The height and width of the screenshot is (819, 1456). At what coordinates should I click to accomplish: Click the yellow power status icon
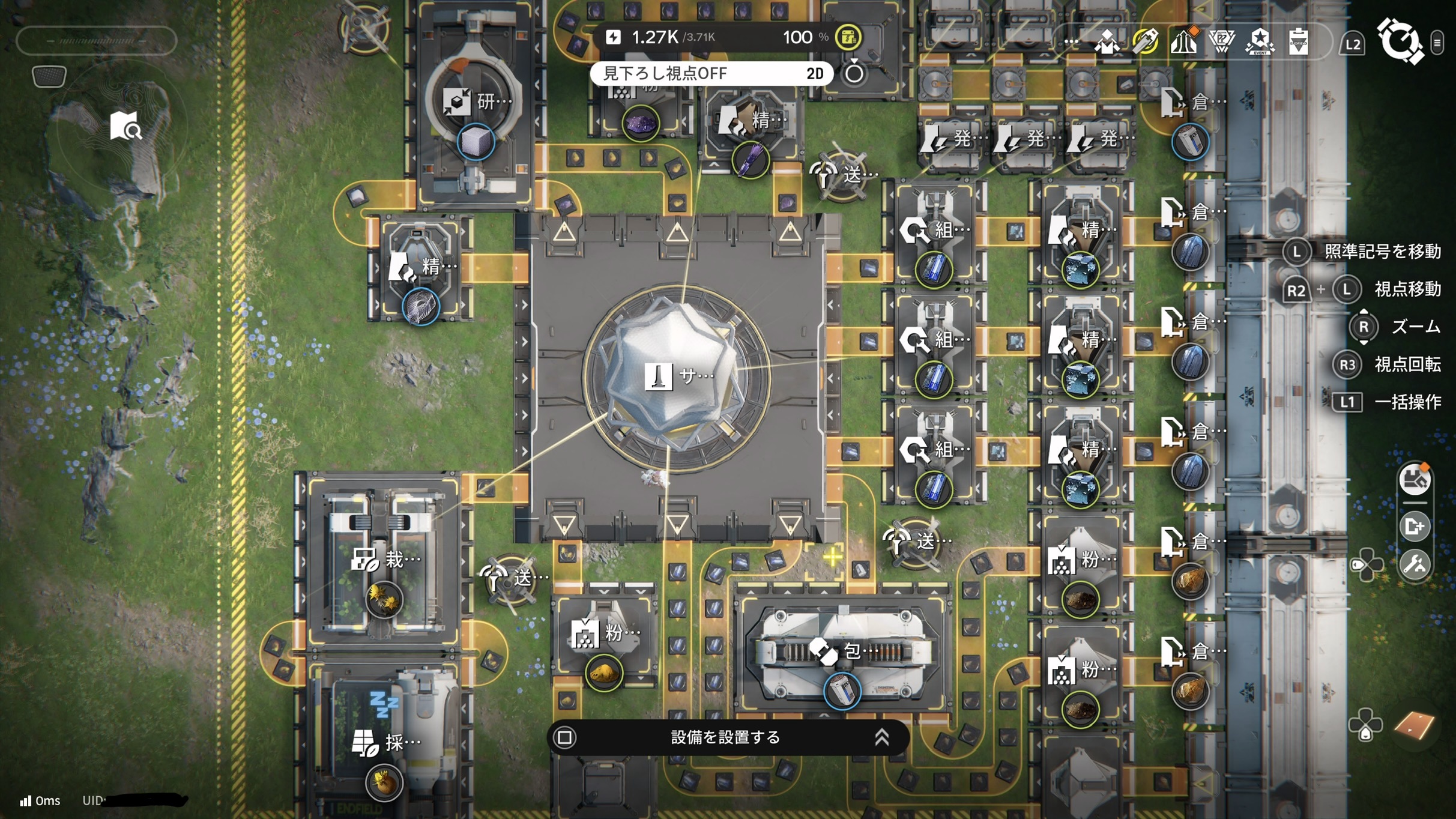(x=848, y=37)
